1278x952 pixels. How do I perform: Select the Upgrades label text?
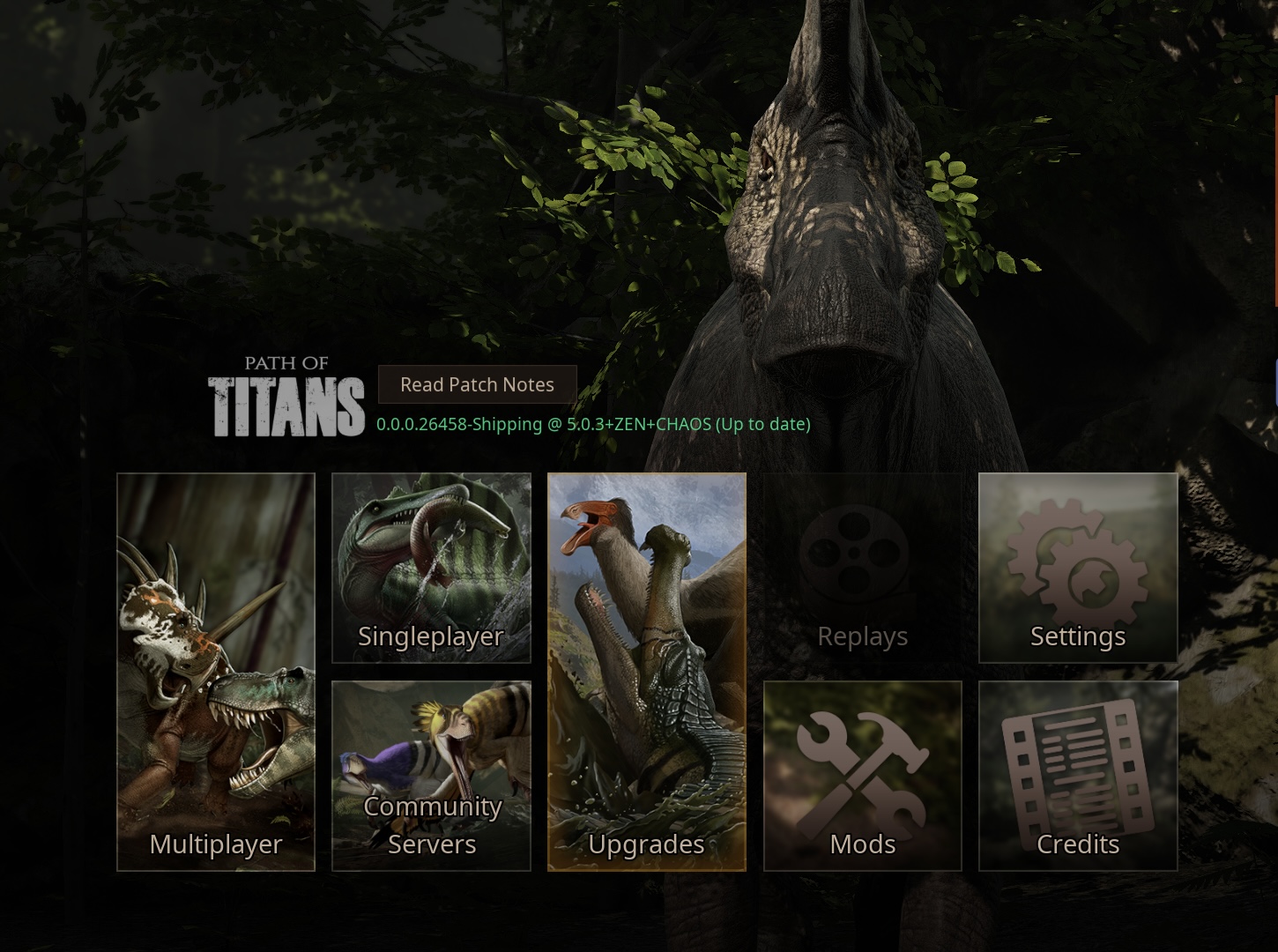646,844
